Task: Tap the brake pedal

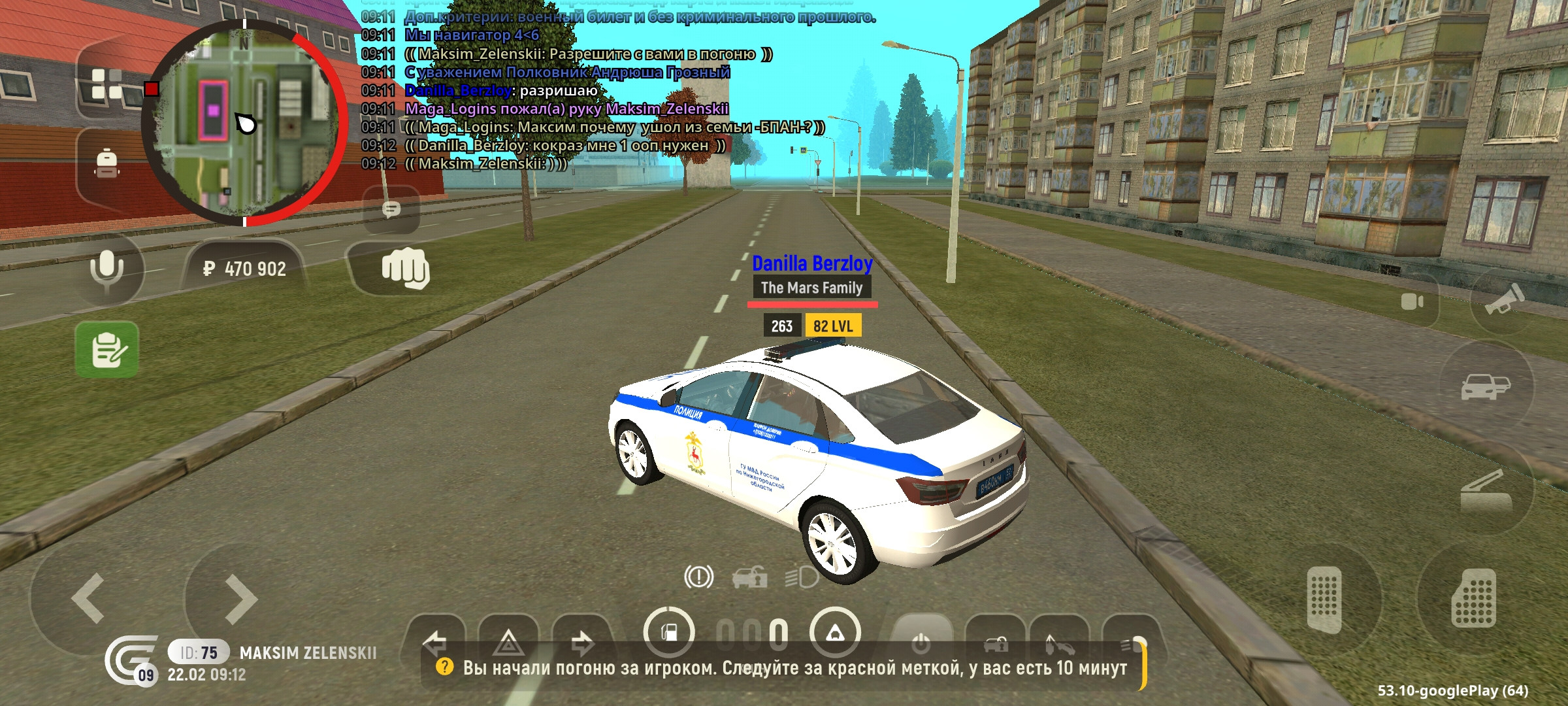Action: click(x=1324, y=599)
